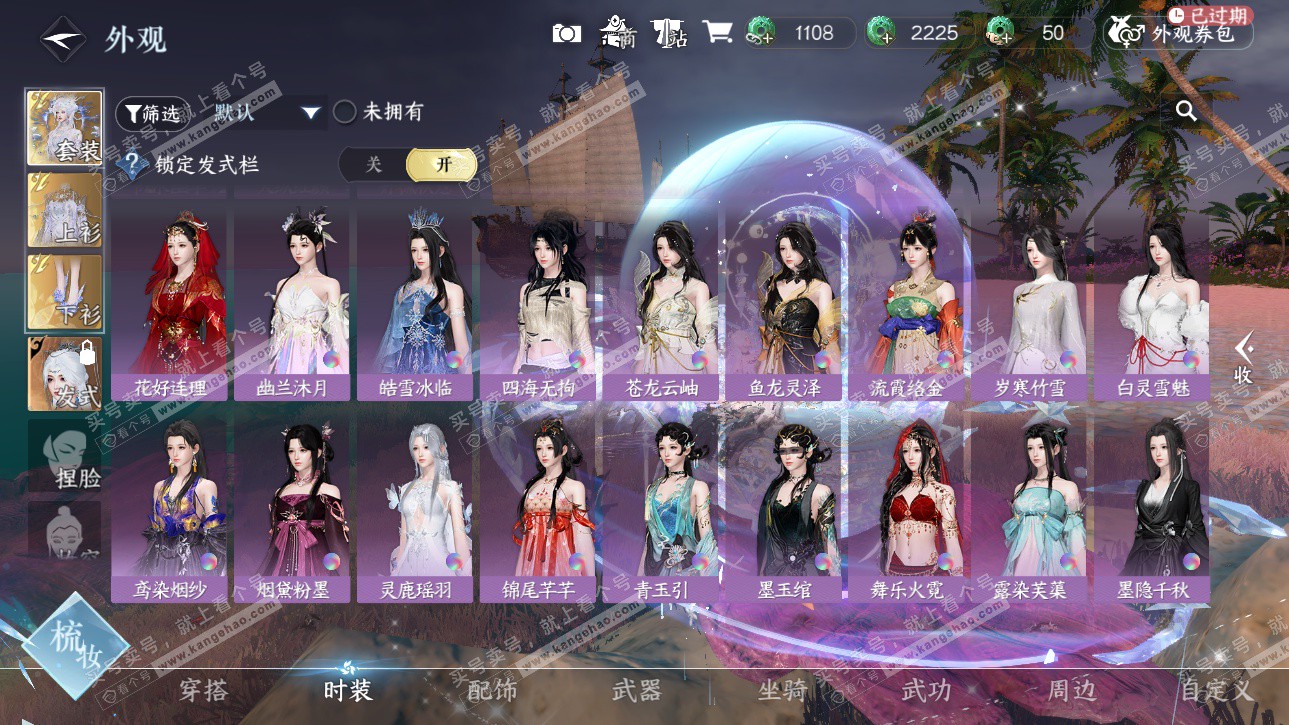
Task: Open the magnifier search icon
Action: (1186, 111)
